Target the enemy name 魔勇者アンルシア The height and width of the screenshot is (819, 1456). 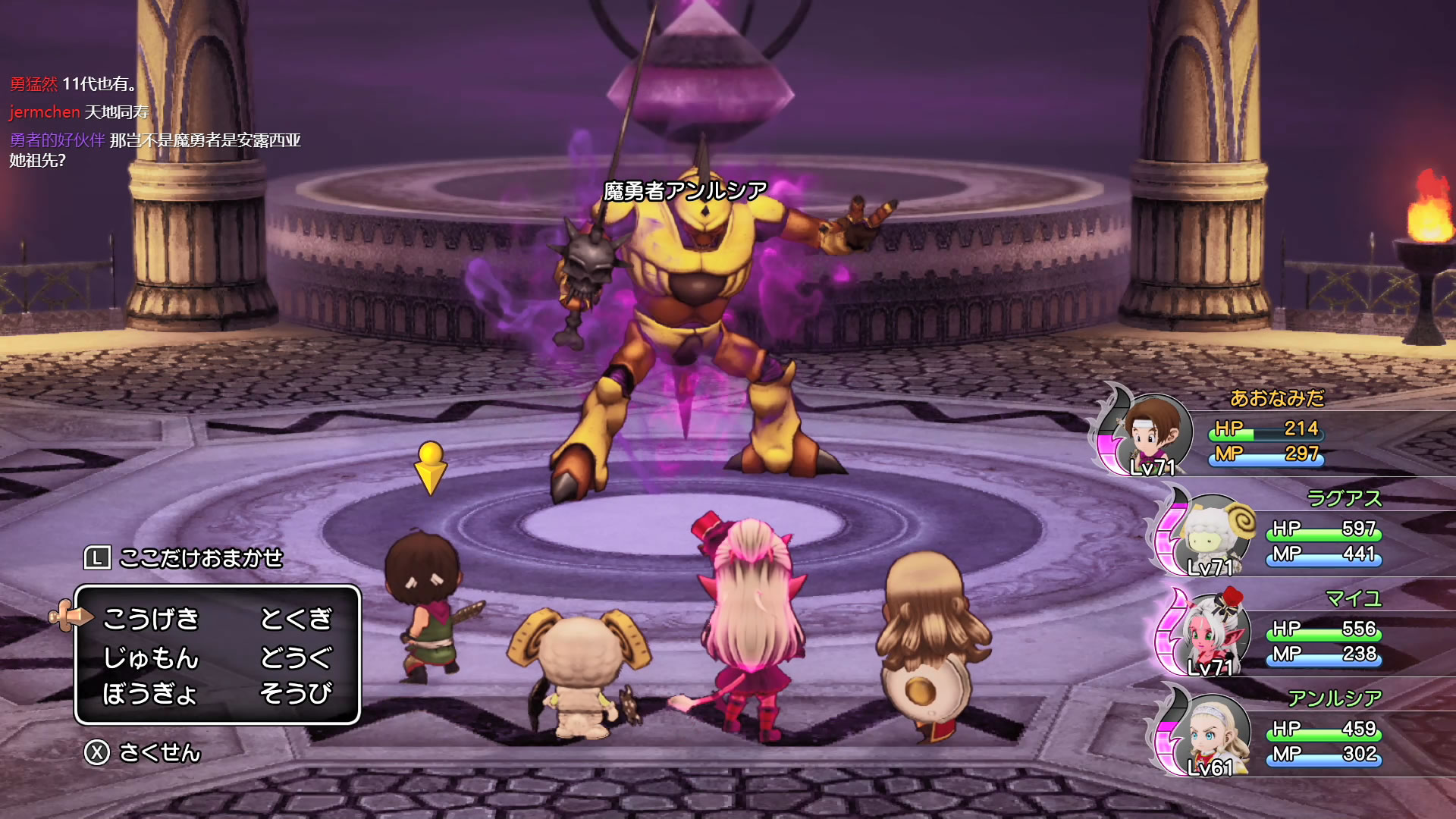pyautogui.click(x=686, y=191)
